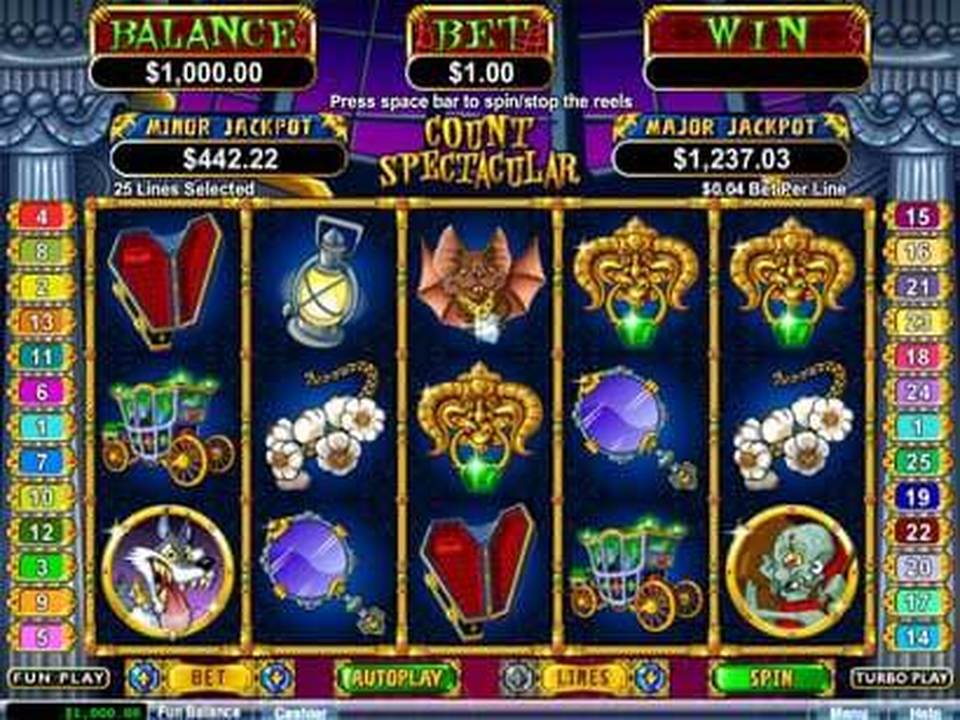Choose the green payline 25 marker
The height and width of the screenshot is (720, 960).
tap(917, 461)
